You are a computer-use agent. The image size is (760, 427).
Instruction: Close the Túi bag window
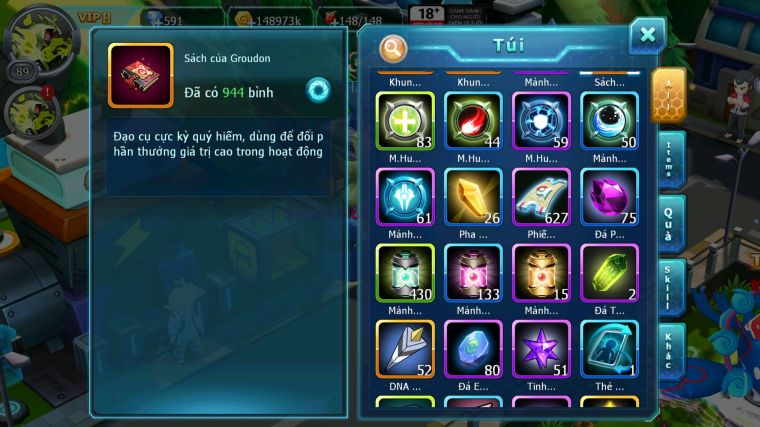pos(647,36)
